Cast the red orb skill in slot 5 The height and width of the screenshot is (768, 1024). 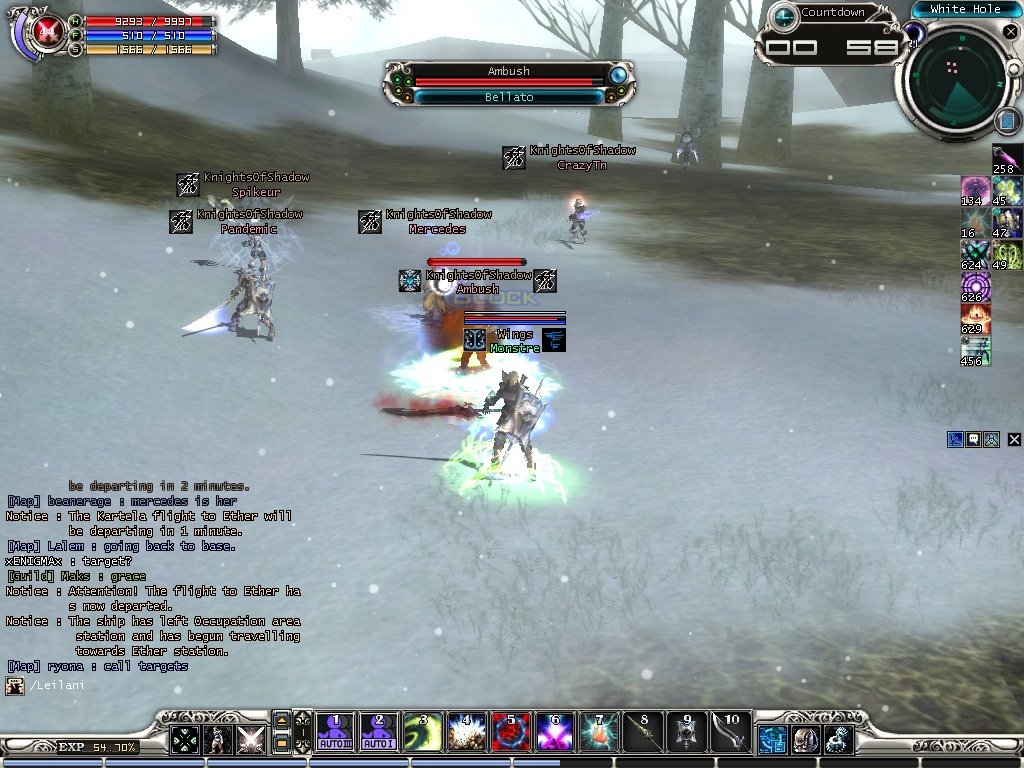pos(510,732)
